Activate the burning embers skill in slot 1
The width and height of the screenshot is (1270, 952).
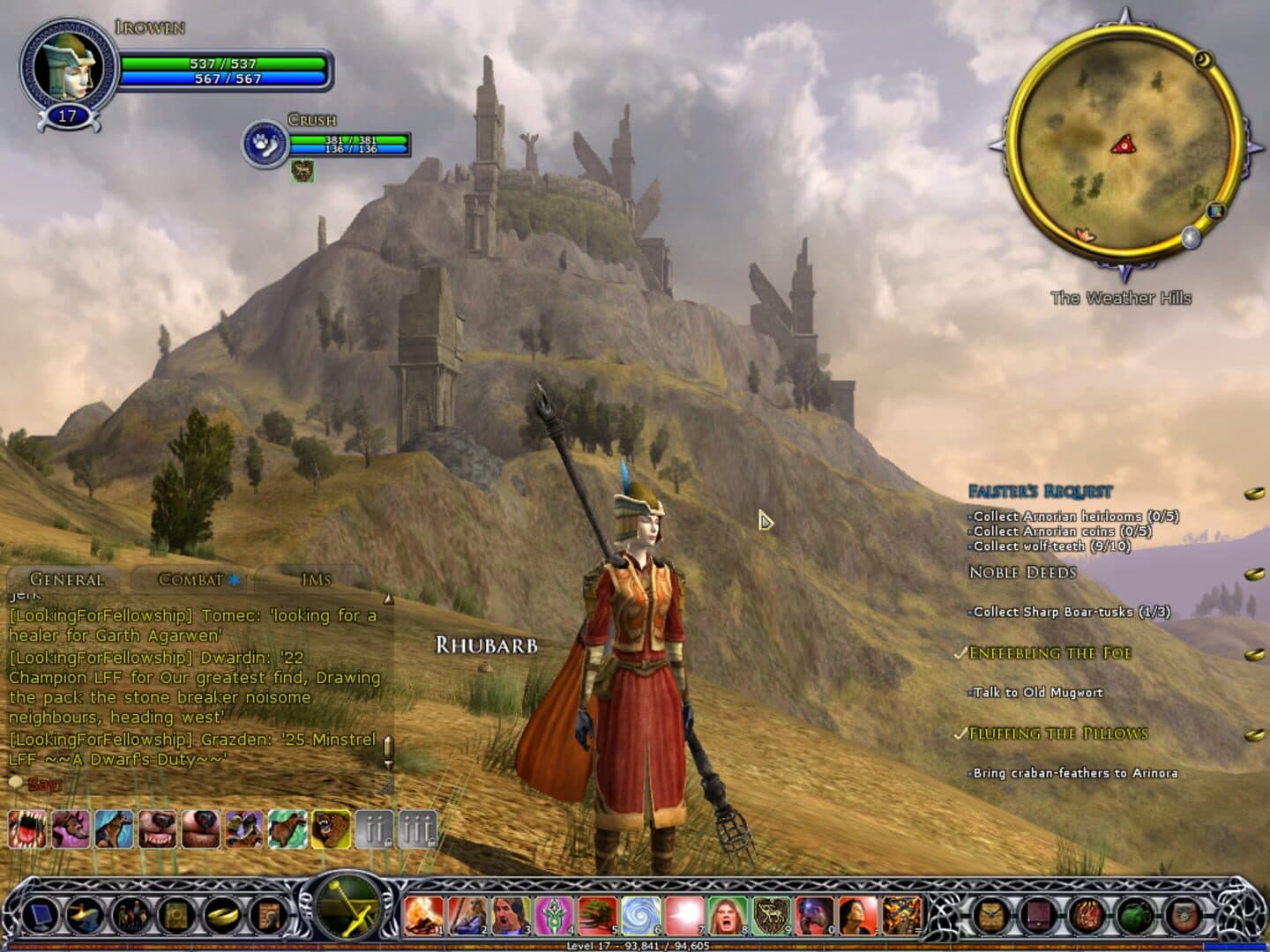pyautogui.click(x=424, y=915)
